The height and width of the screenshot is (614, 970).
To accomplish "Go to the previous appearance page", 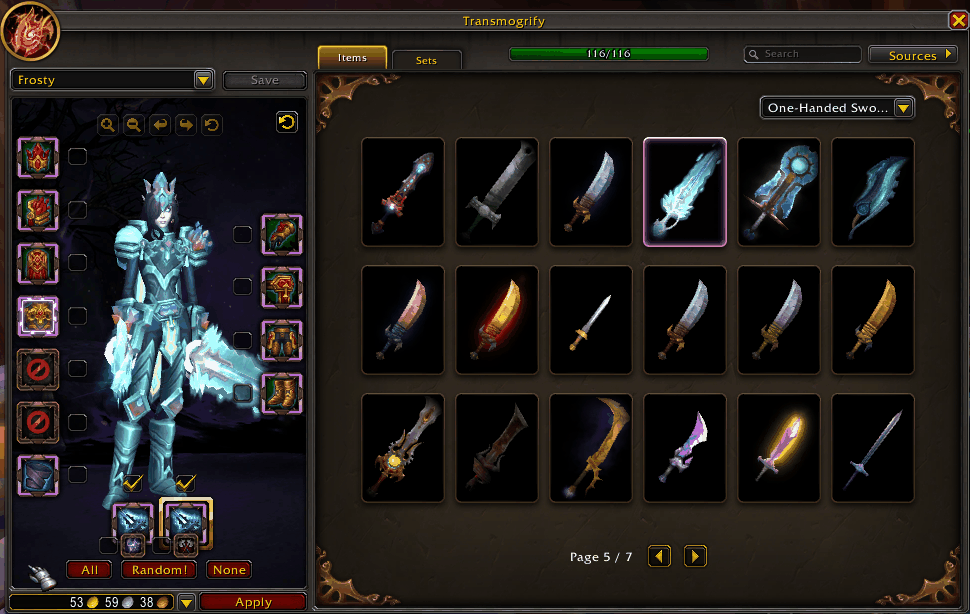I will point(659,556).
